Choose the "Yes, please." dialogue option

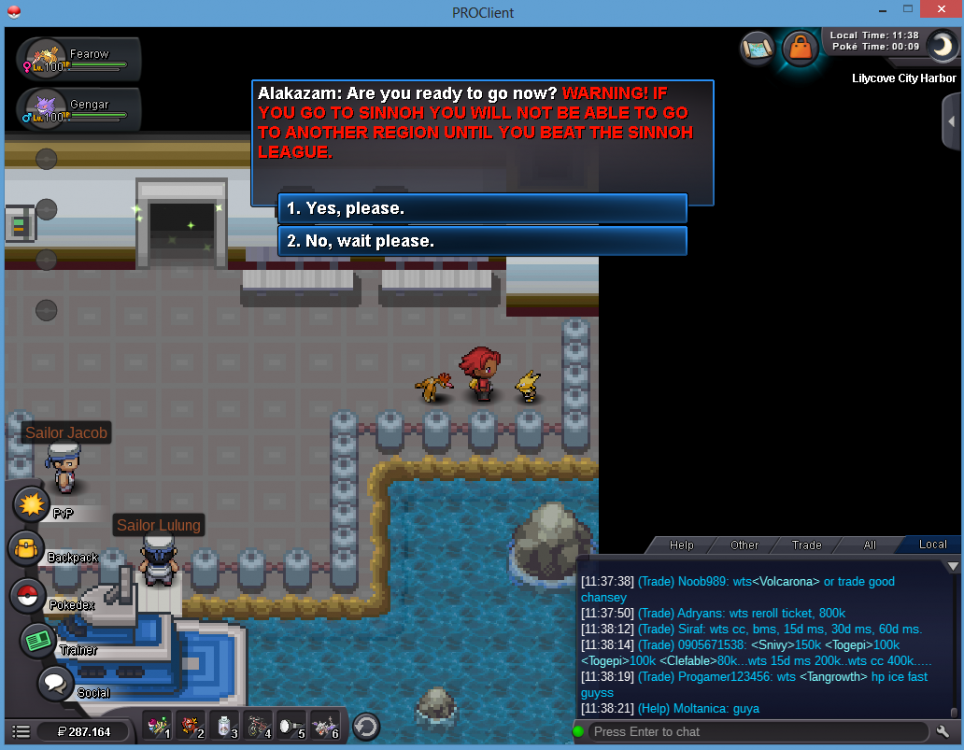pos(482,208)
